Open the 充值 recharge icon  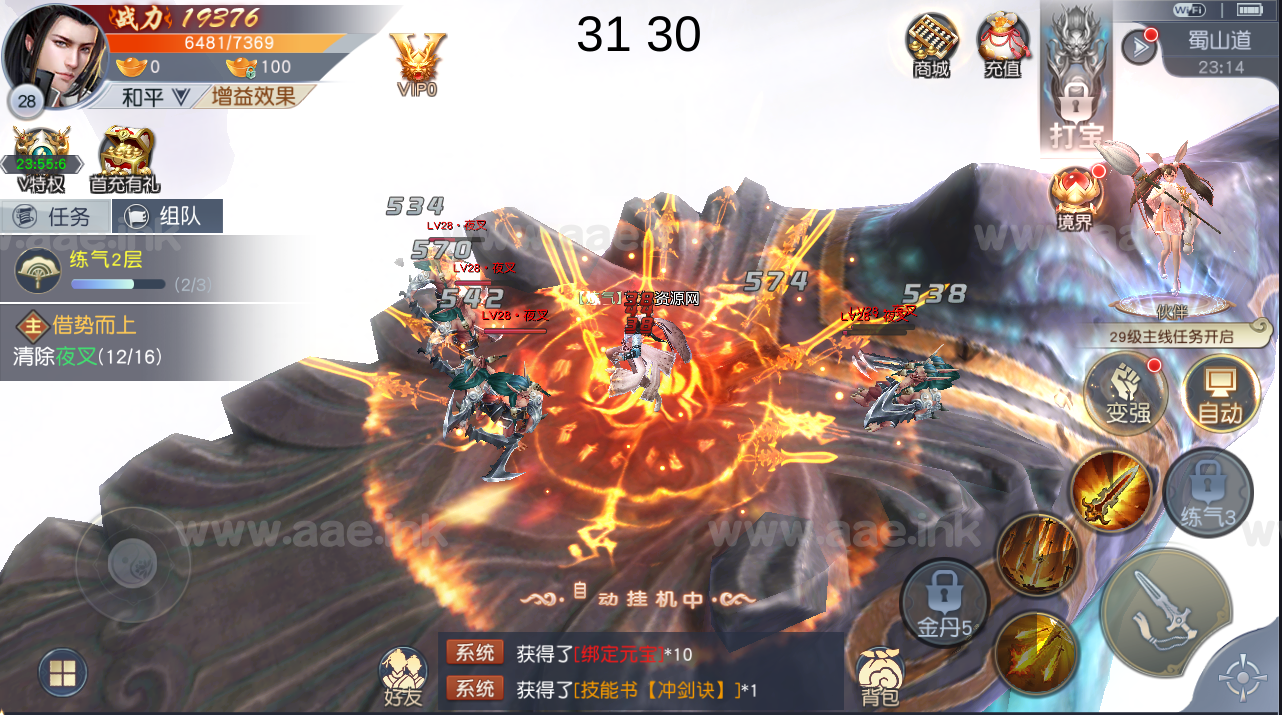coord(1002,45)
